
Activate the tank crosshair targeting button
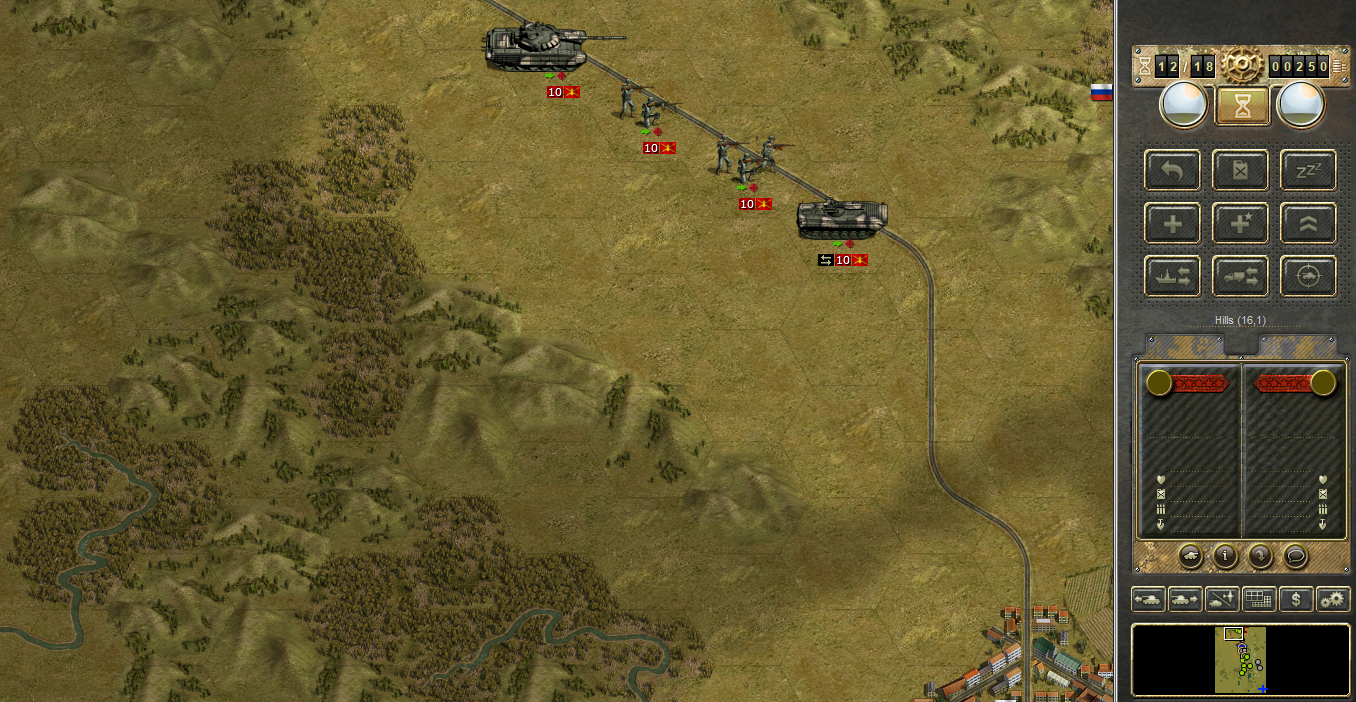click(1308, 276)
